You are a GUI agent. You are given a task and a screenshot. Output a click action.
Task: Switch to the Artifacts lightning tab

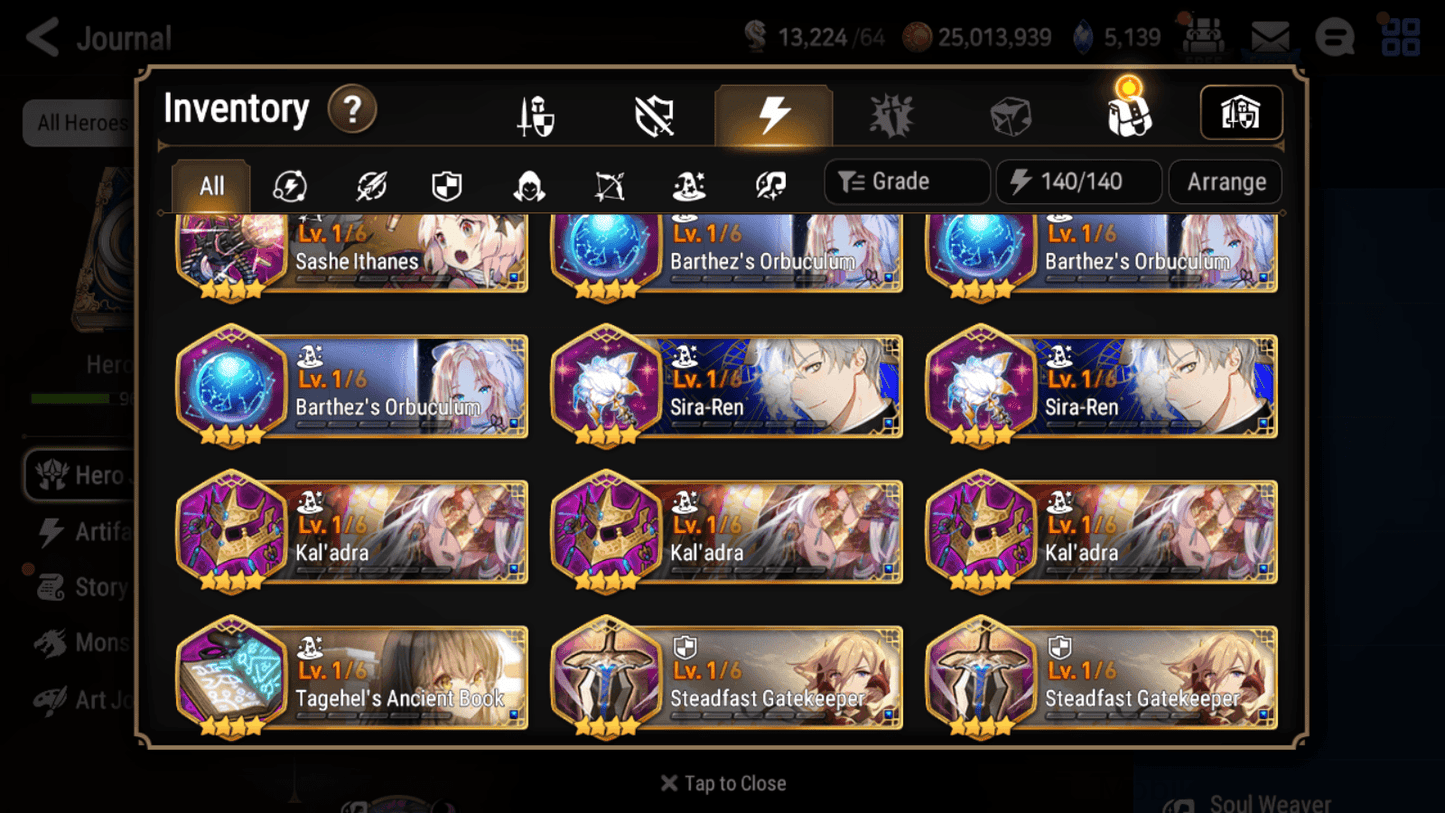pyautogui.click(x=774, y=113)
